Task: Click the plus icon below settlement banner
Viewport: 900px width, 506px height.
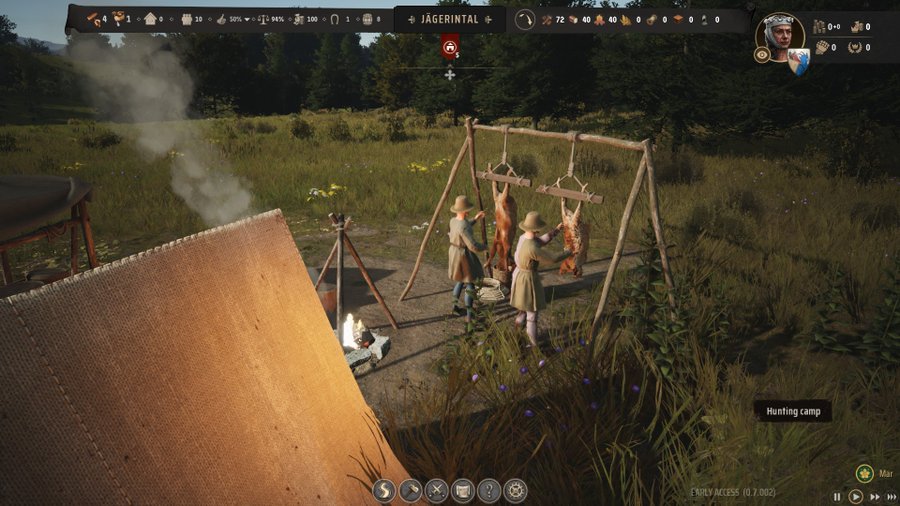Action: (450, 74)
